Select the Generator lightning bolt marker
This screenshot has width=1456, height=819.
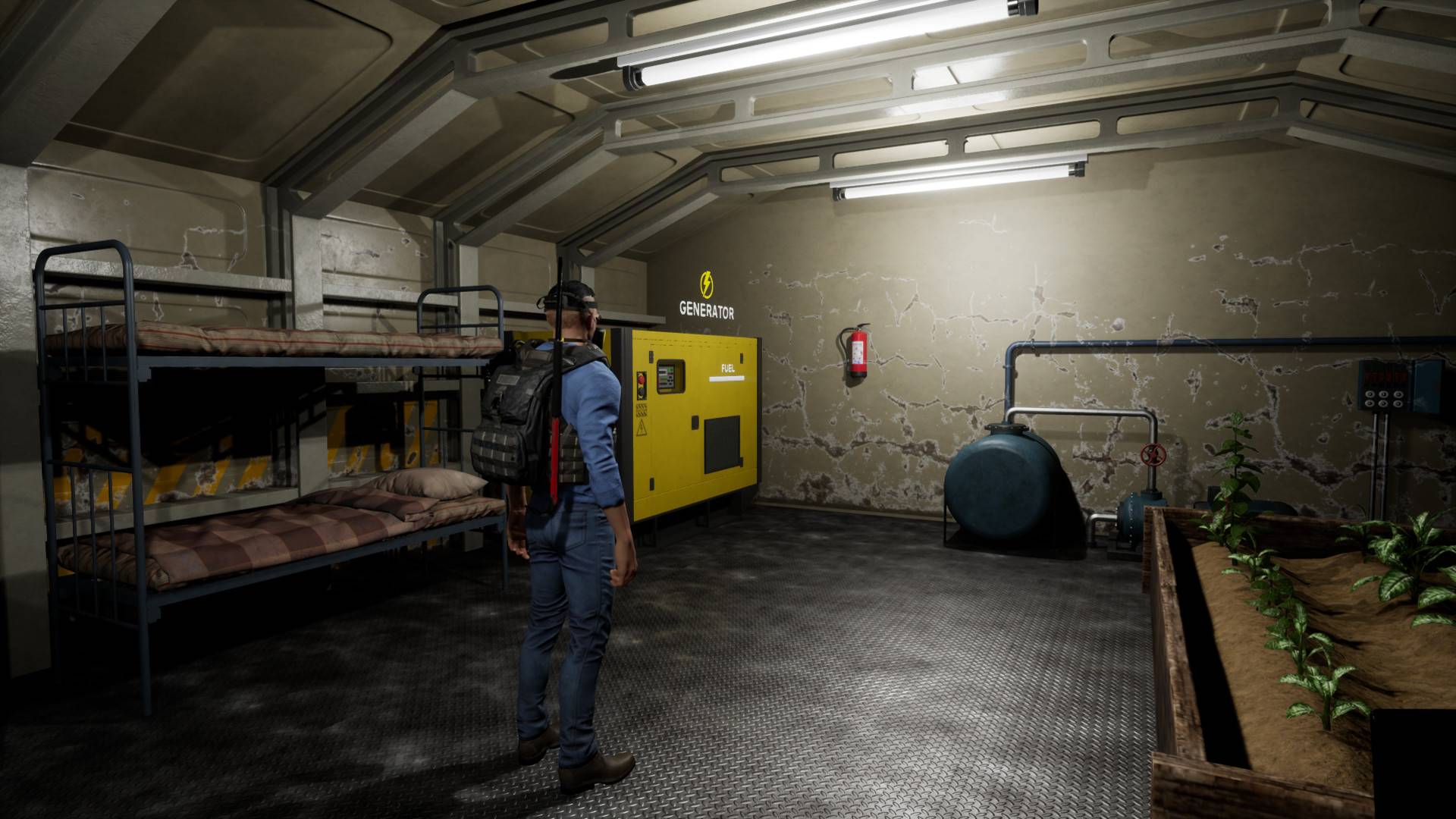tap(707, 284)
